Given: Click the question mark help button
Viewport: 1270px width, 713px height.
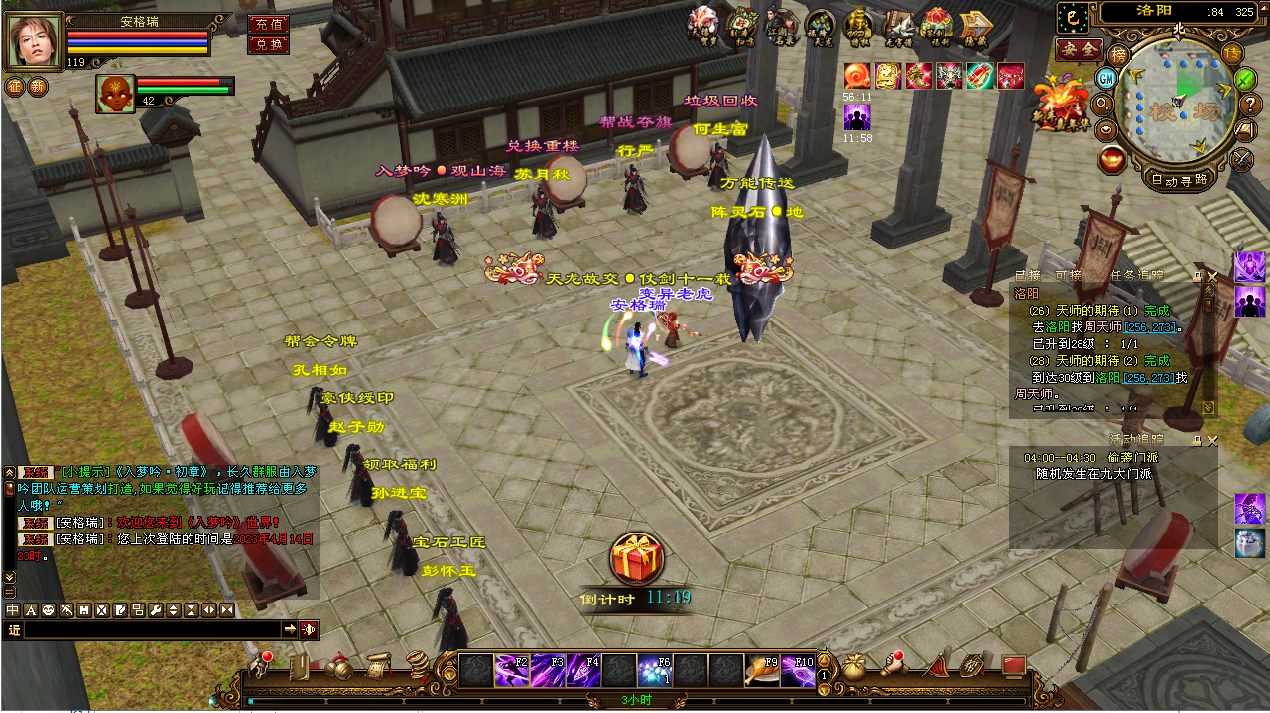Looking at the screenshot, I should pyautogui.click(x=1249, y=104).
